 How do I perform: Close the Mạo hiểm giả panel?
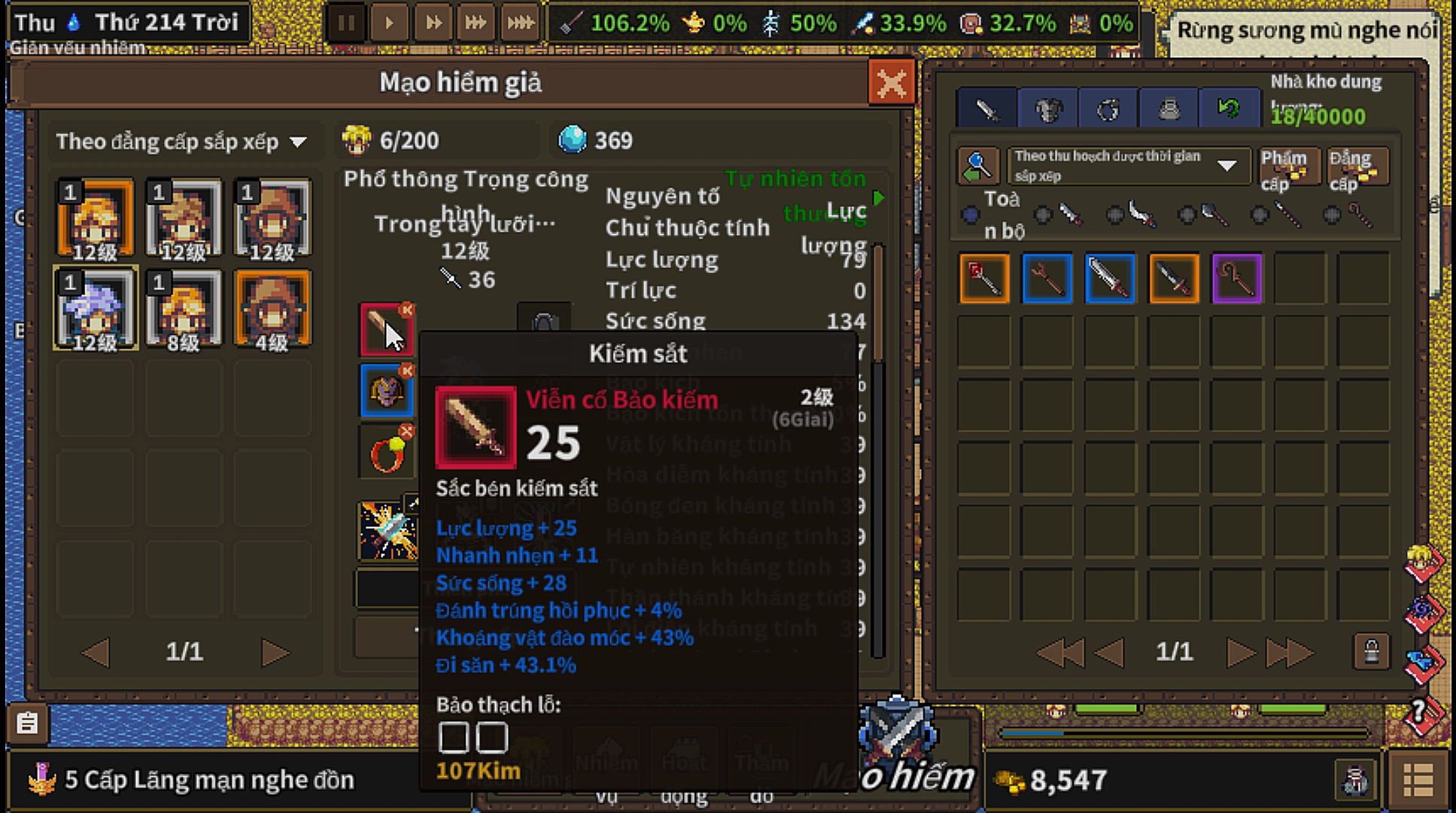891,82
